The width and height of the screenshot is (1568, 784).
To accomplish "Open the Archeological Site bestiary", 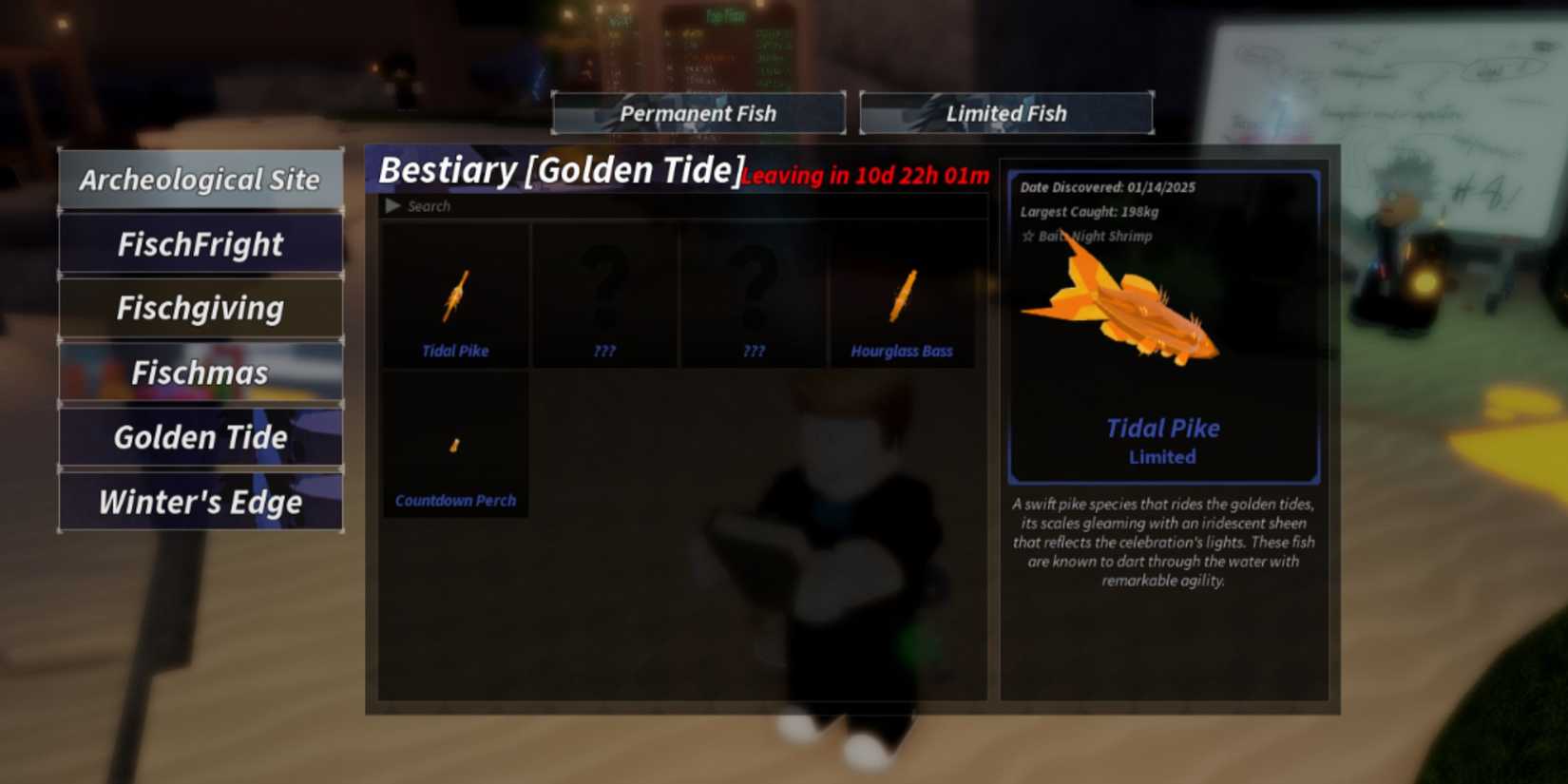I will pyautogui.click(x=201, y=179).
